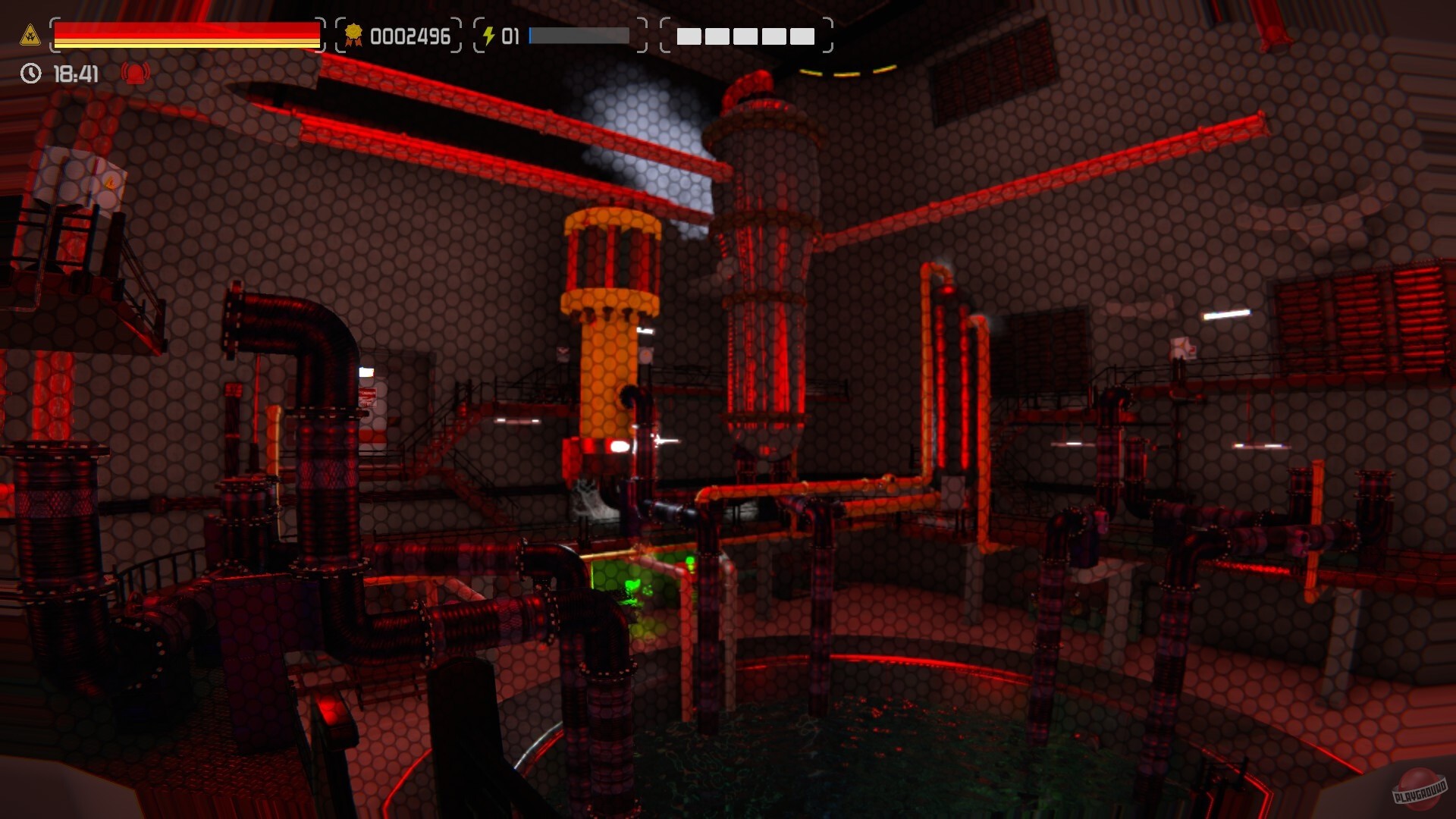Click the radiation hazard warning icon
Viewport: 1456px width, 819px height.
point(30,35)
